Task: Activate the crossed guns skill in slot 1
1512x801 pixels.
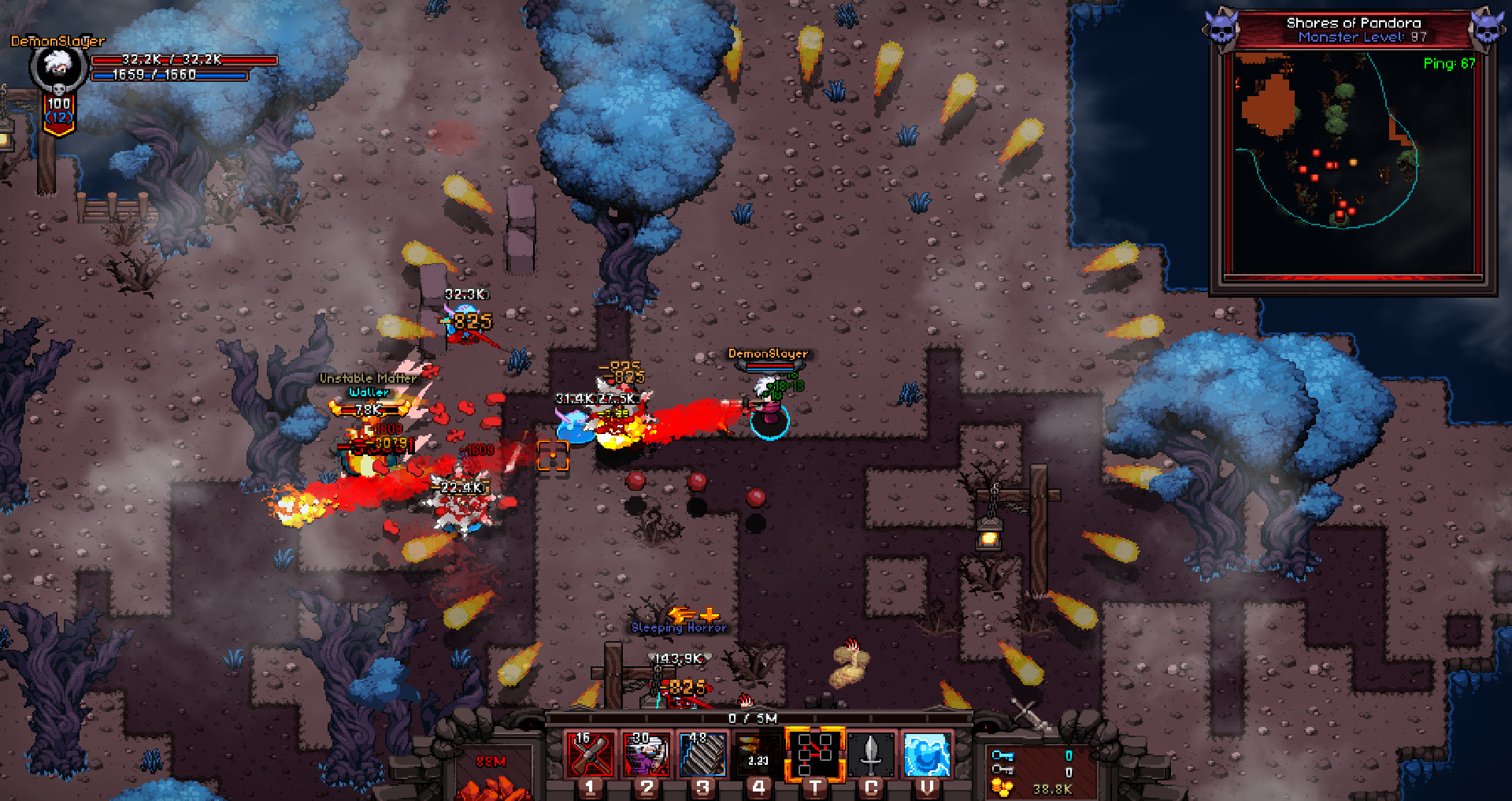Action: [x=591, y=755]
